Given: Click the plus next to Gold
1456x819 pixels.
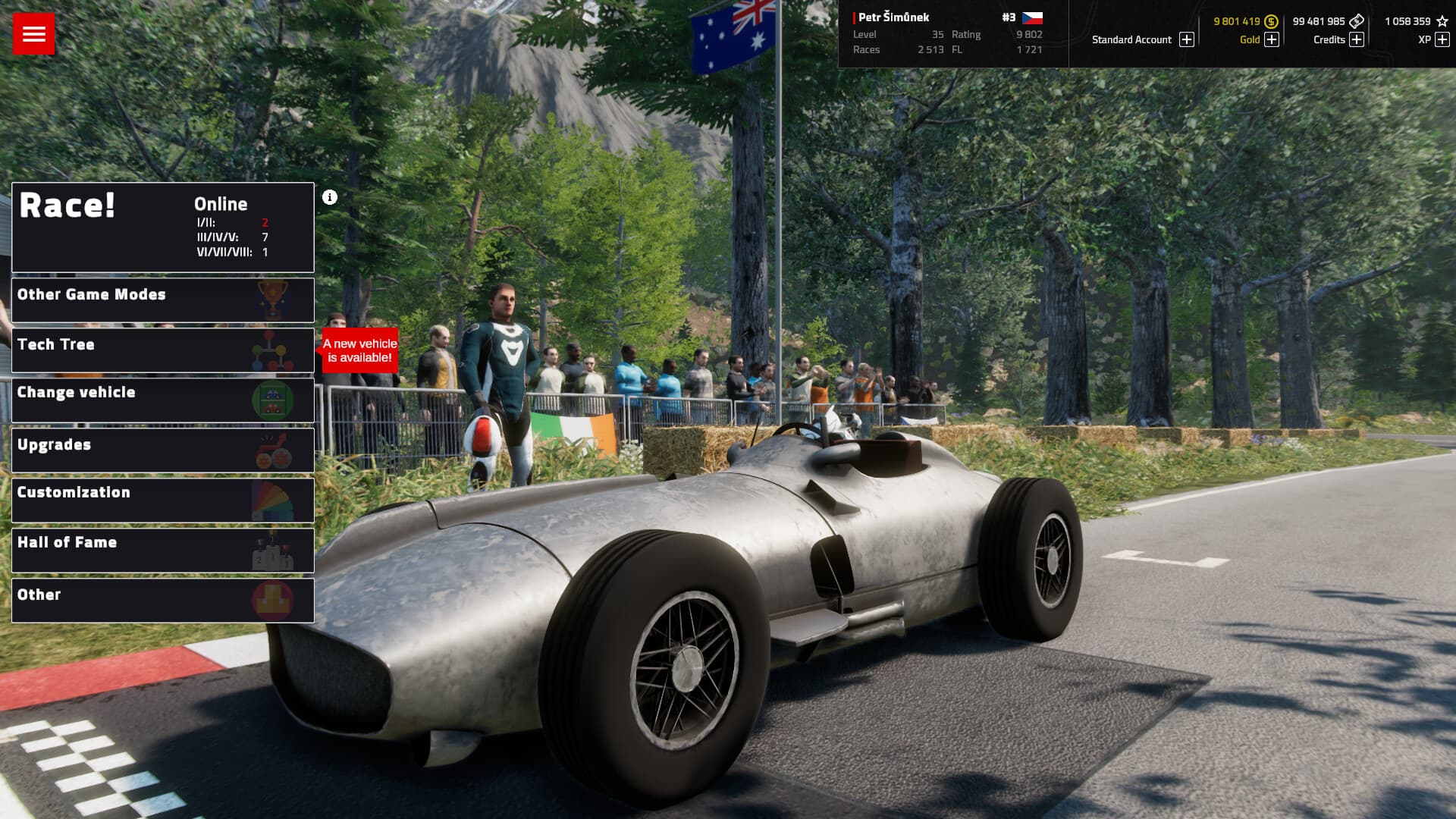Looking at the screenshot, I should tap(1270, 39).
